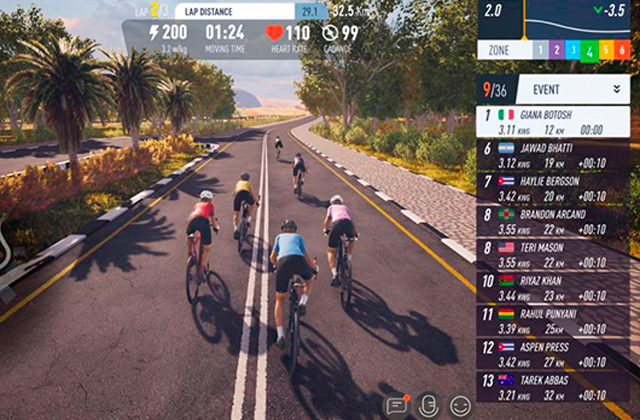Viewport: 640px width, 420px height.
Task: Open the smiley emote reactions
Action: click(x=460, y=405)
